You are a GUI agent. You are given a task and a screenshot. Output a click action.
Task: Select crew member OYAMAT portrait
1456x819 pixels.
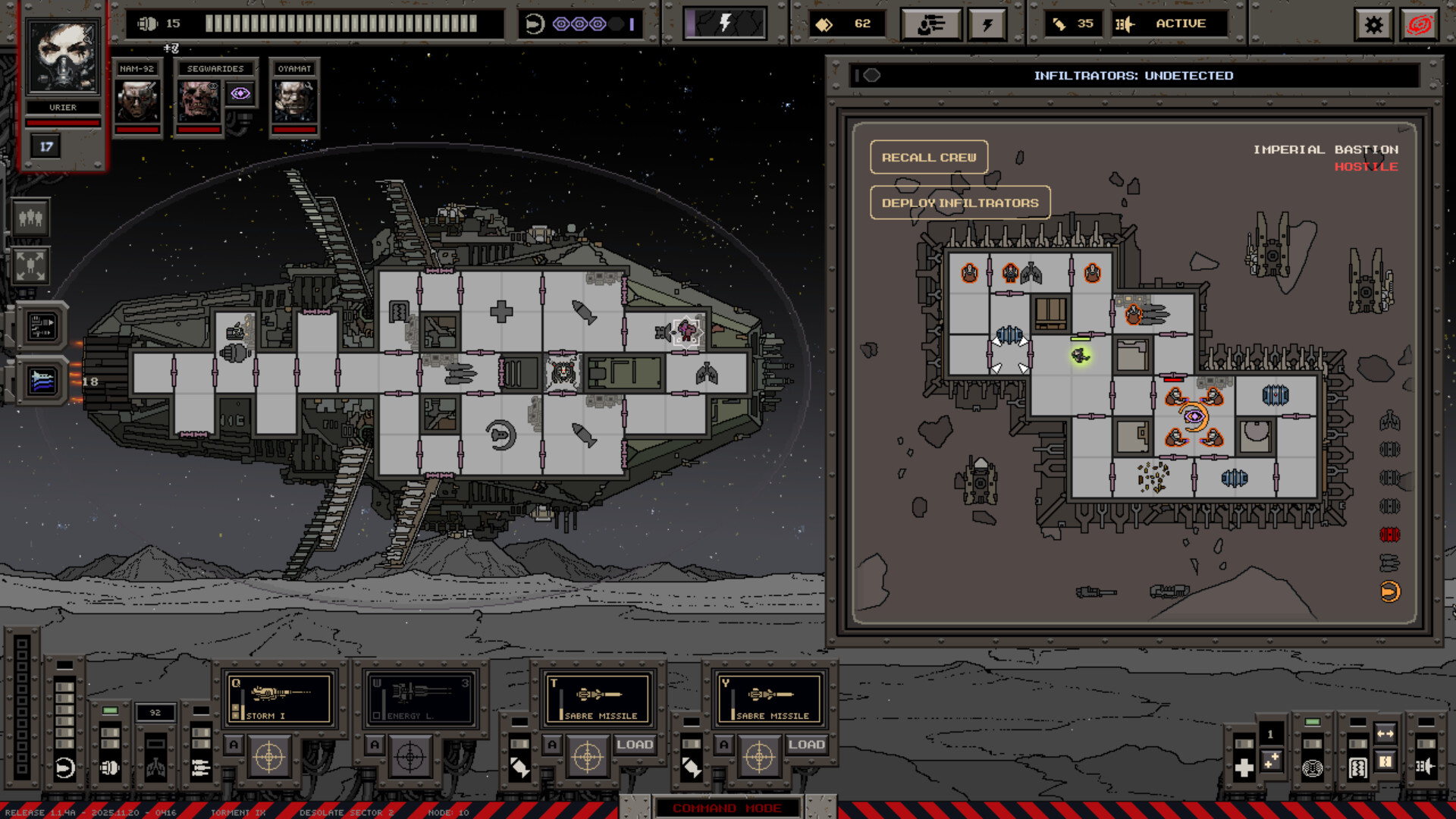[x=294, y=101]
